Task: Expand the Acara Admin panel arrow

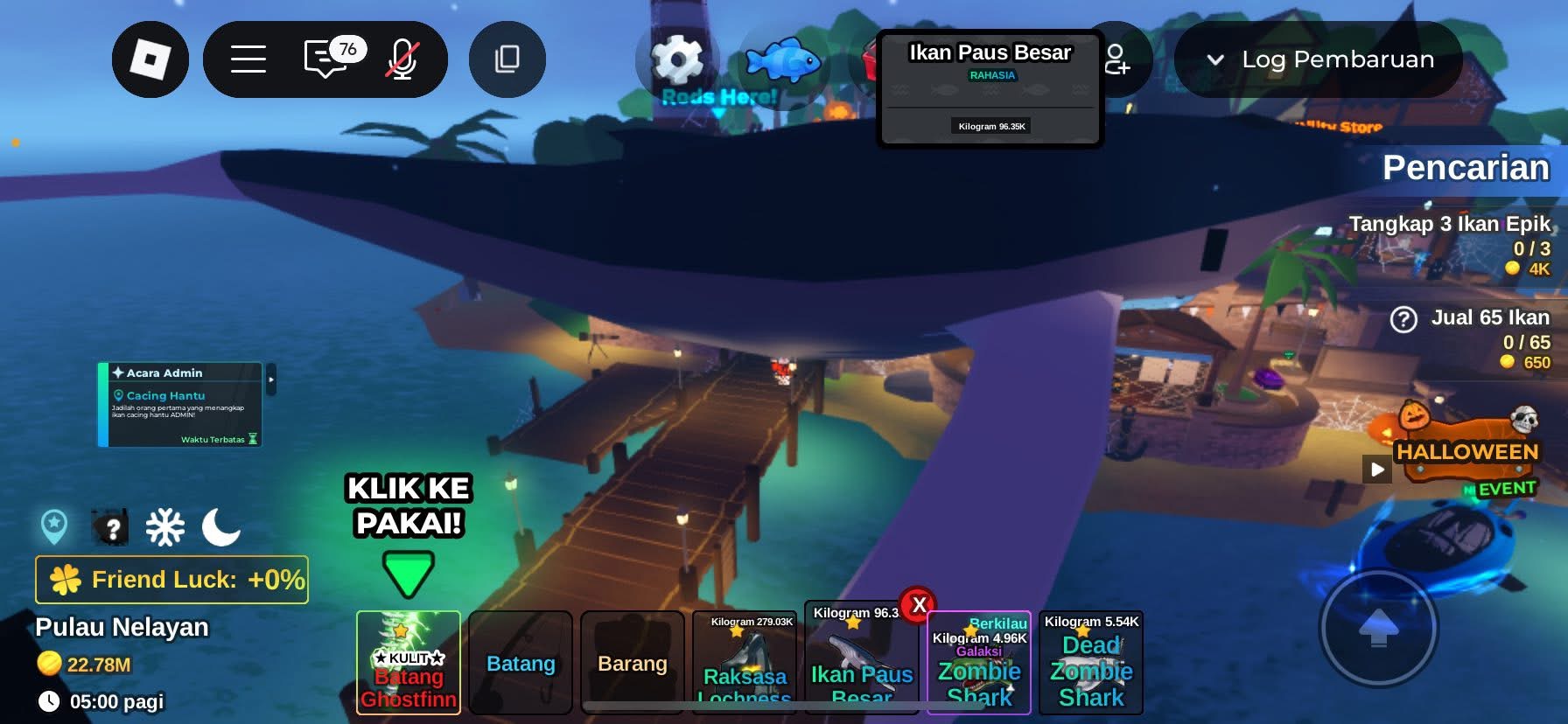Action: tap(271, 379)
